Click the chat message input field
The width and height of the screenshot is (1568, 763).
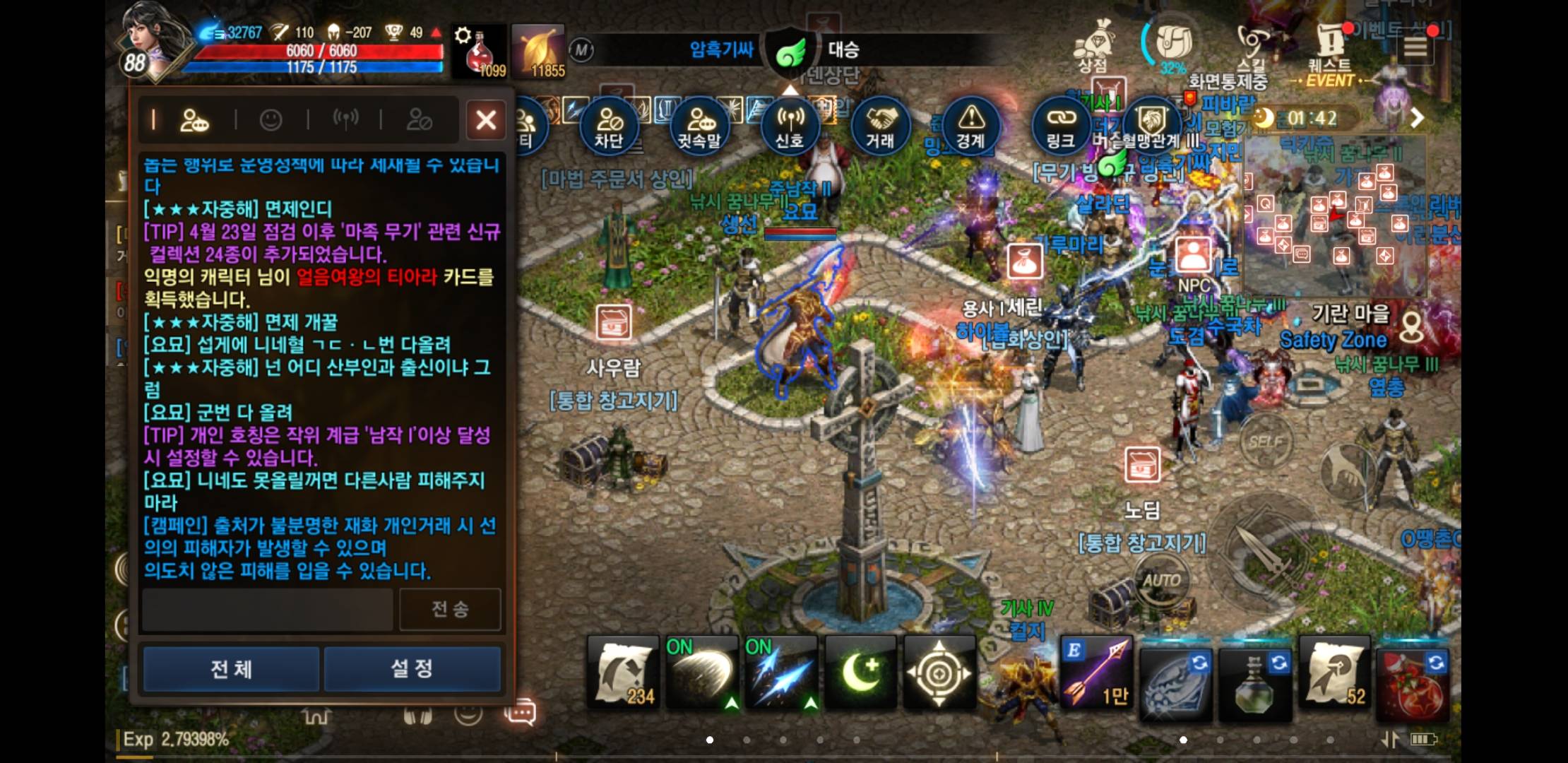tap(268, 609)
